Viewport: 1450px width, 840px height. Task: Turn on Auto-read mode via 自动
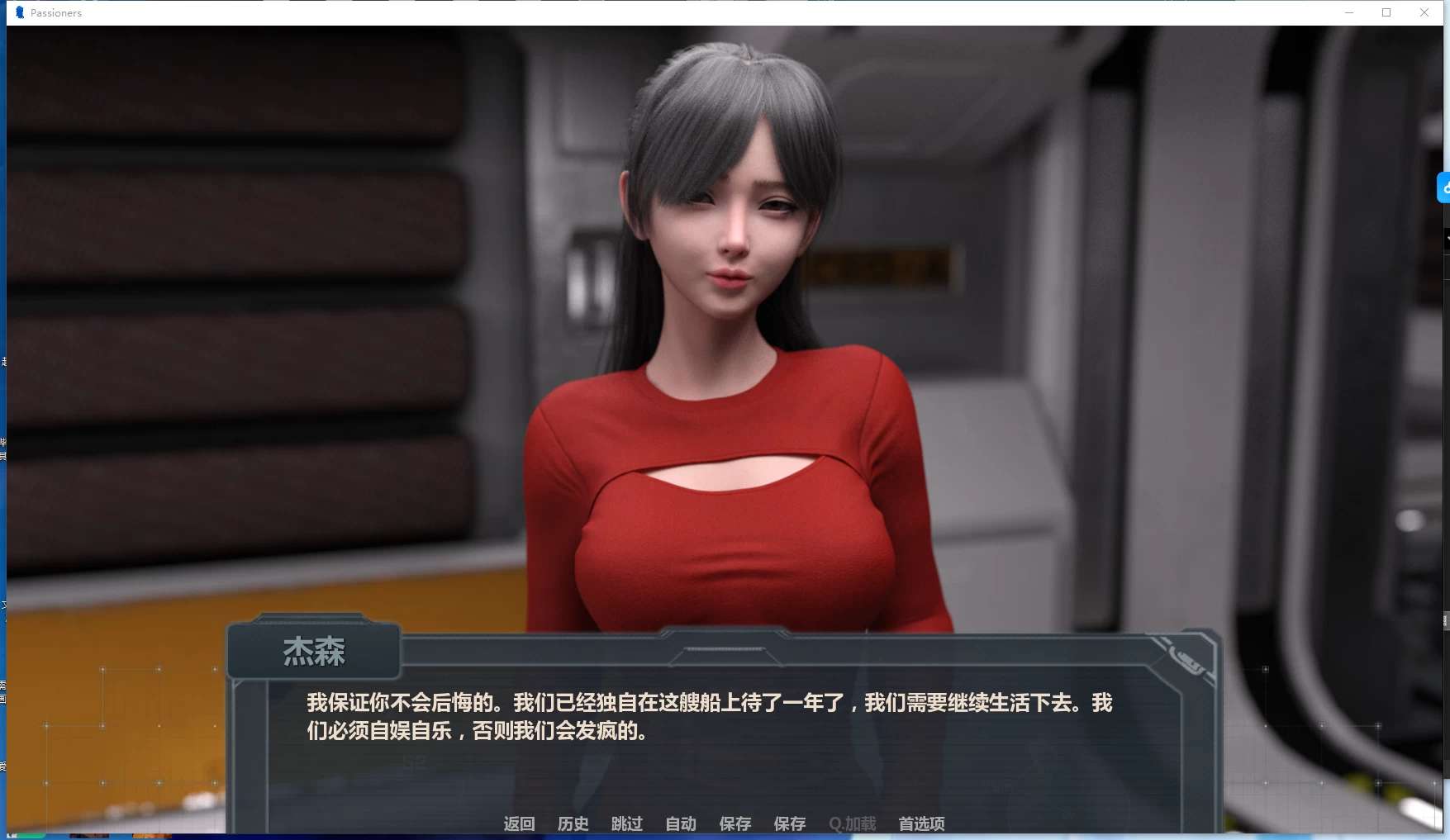coord(679,823)
